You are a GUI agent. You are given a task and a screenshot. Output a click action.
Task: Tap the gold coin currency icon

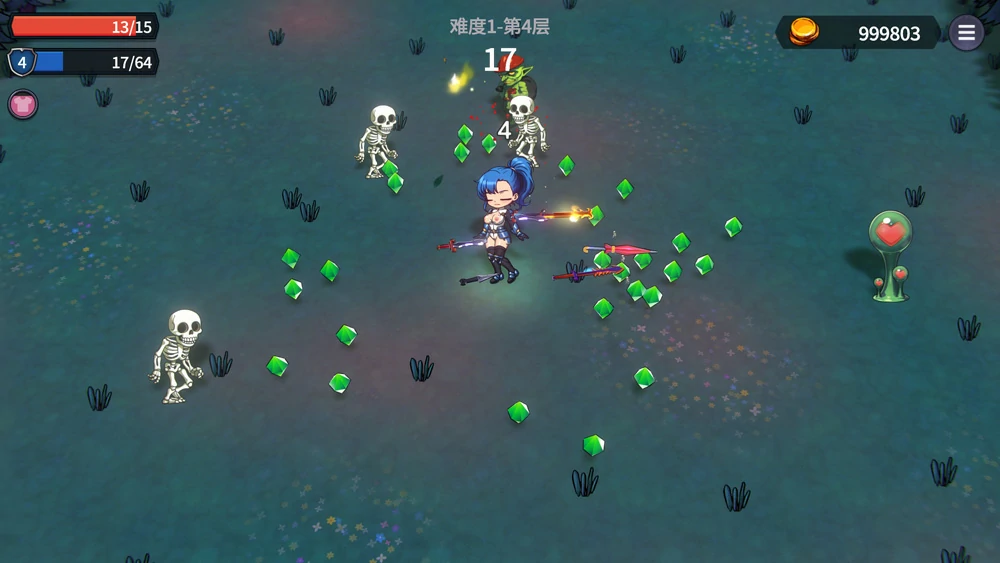pyautogui.click(x=804, y=33)
